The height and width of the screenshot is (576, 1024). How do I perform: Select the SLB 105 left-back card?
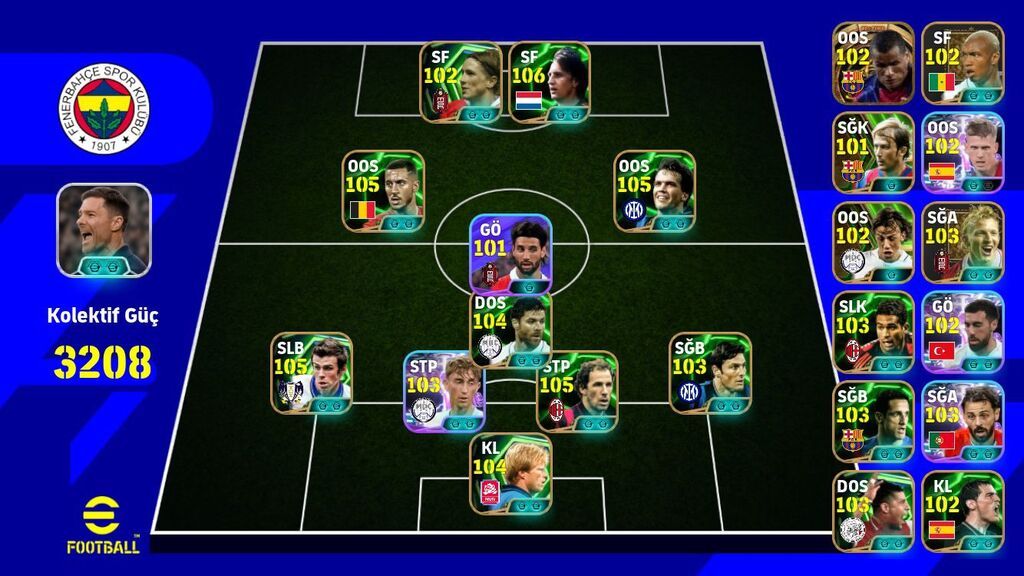click(312, 372)
